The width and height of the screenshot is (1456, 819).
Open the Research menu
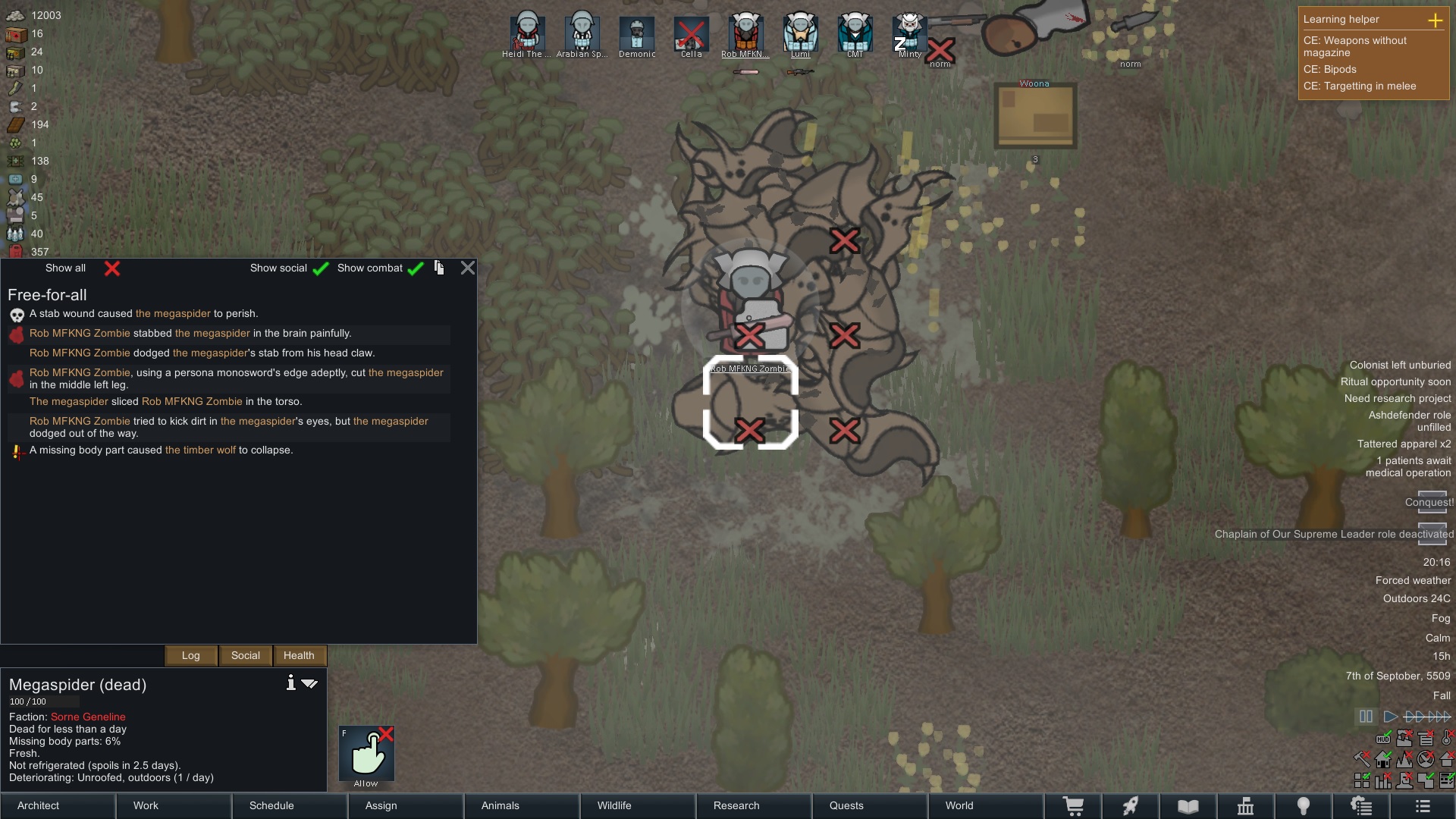click(754, 805)
